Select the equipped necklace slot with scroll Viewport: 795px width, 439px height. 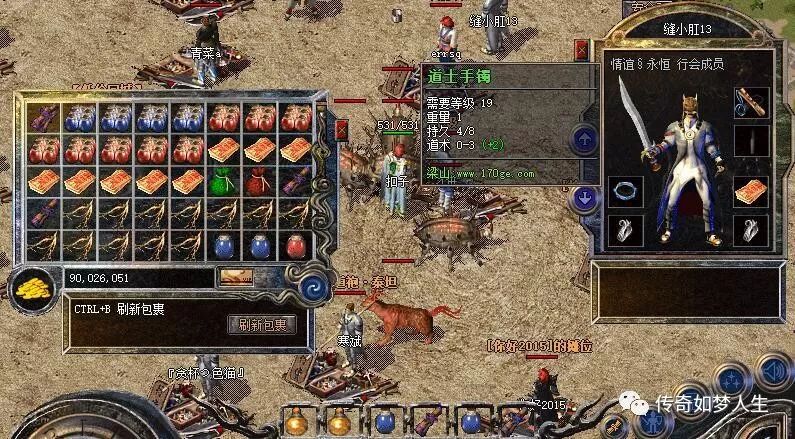[751, 102]
